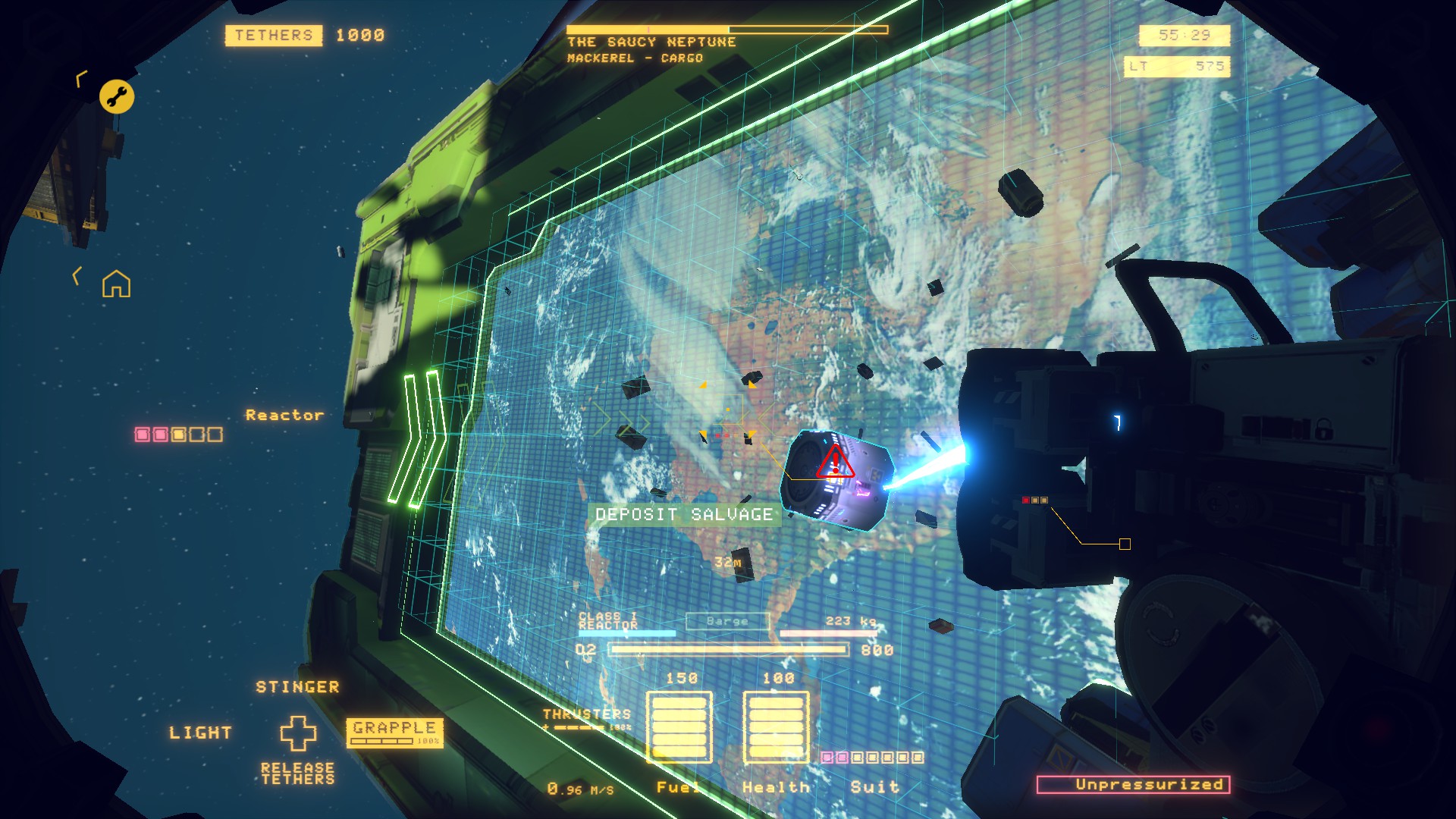Screen dimensions: 1456x819
Task: Activate RELEASE TETHERS
Action: point(297,773)
